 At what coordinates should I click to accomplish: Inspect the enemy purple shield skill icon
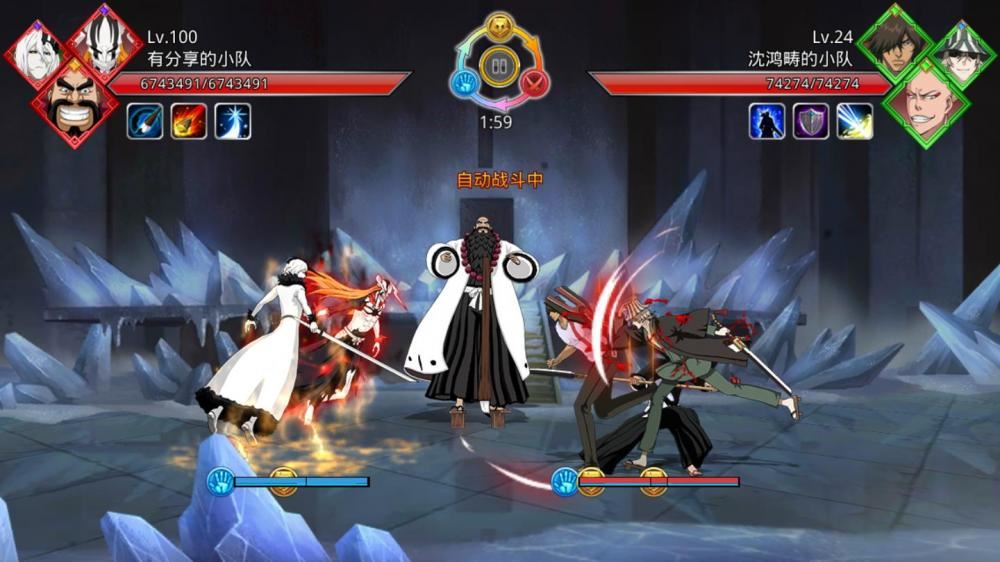[811, 121]
